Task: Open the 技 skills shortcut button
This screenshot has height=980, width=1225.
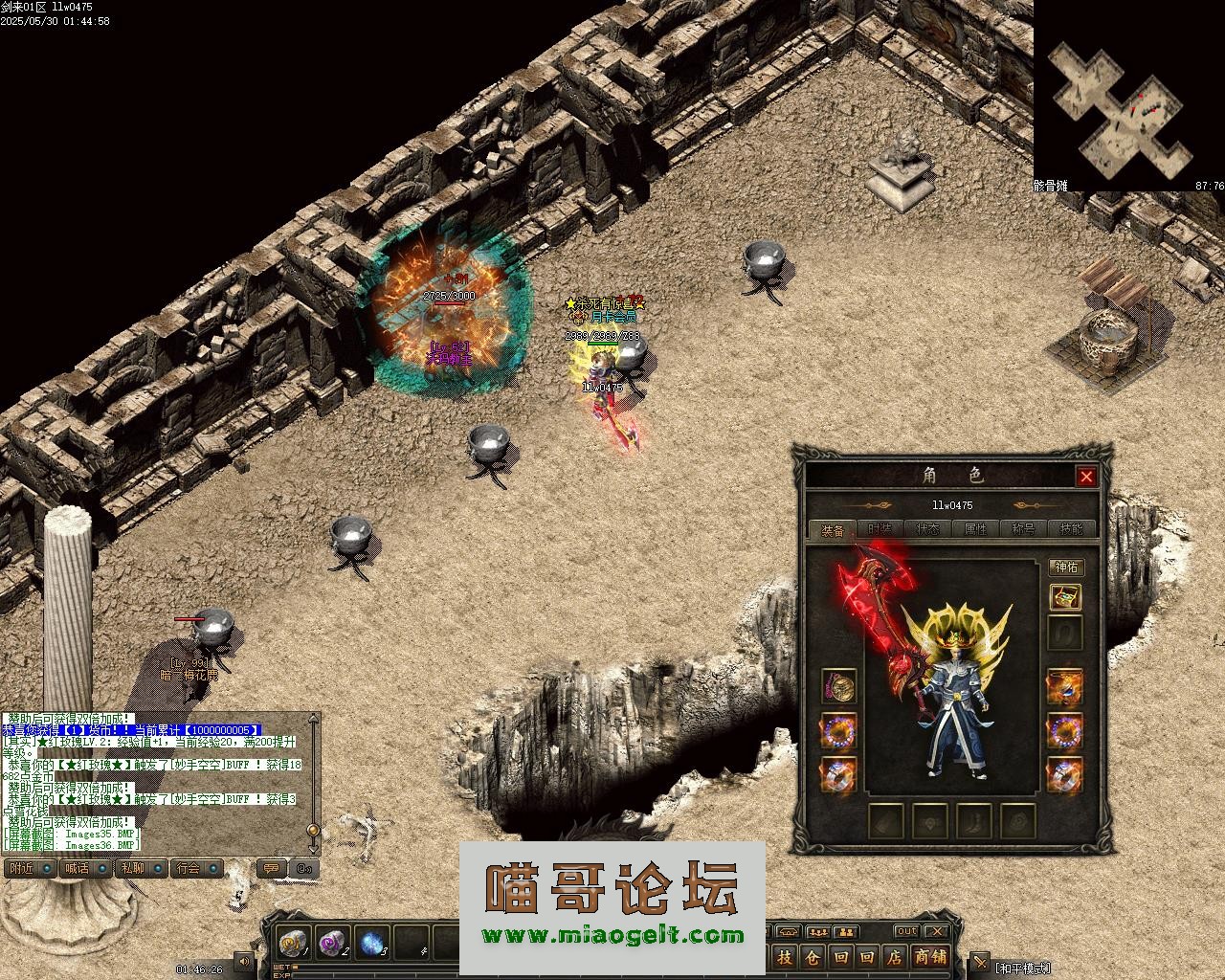Action: pyautogui.click(x=785, y=957)
